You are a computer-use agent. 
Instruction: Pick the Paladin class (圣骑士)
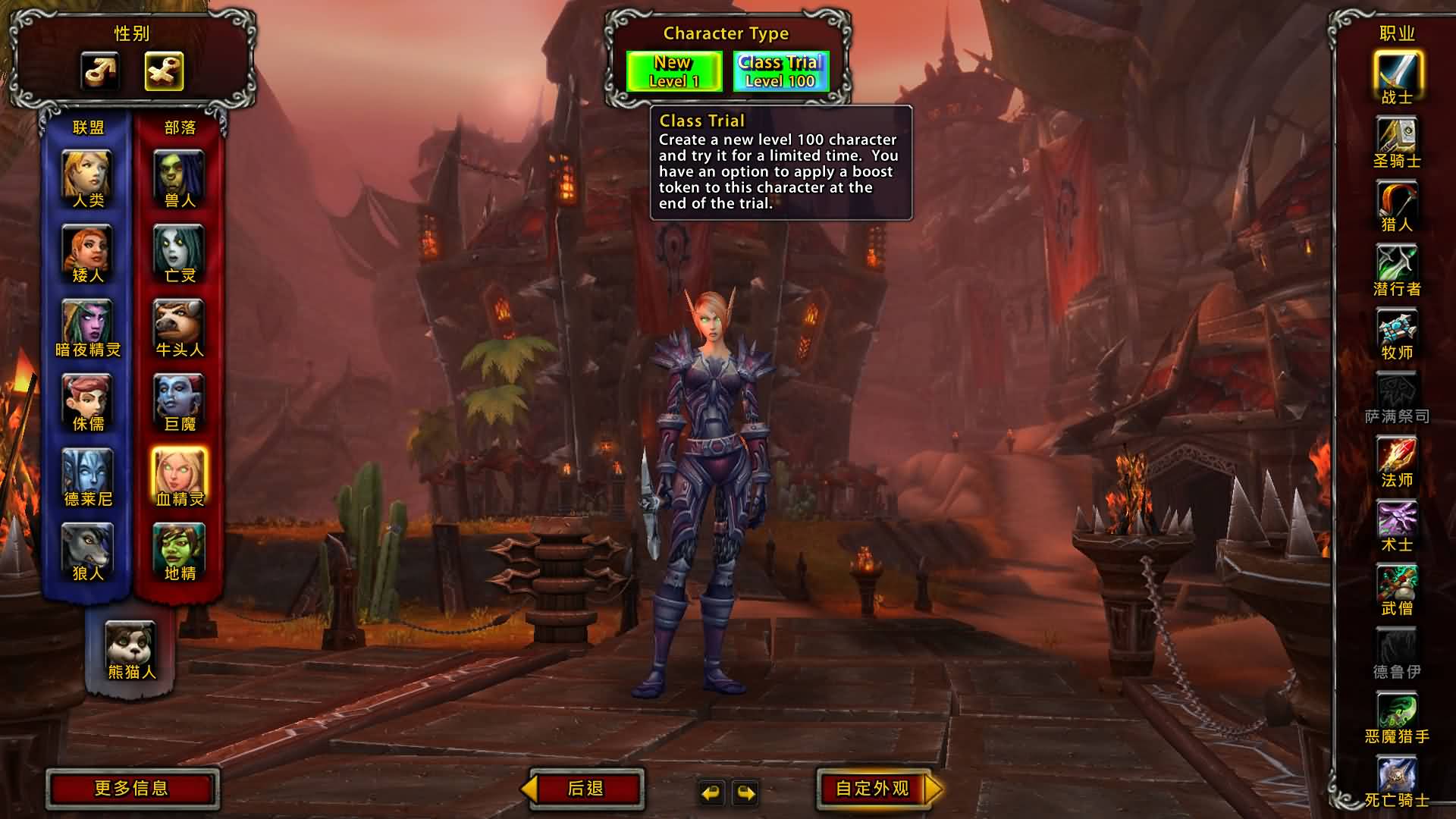point(1397,137)
